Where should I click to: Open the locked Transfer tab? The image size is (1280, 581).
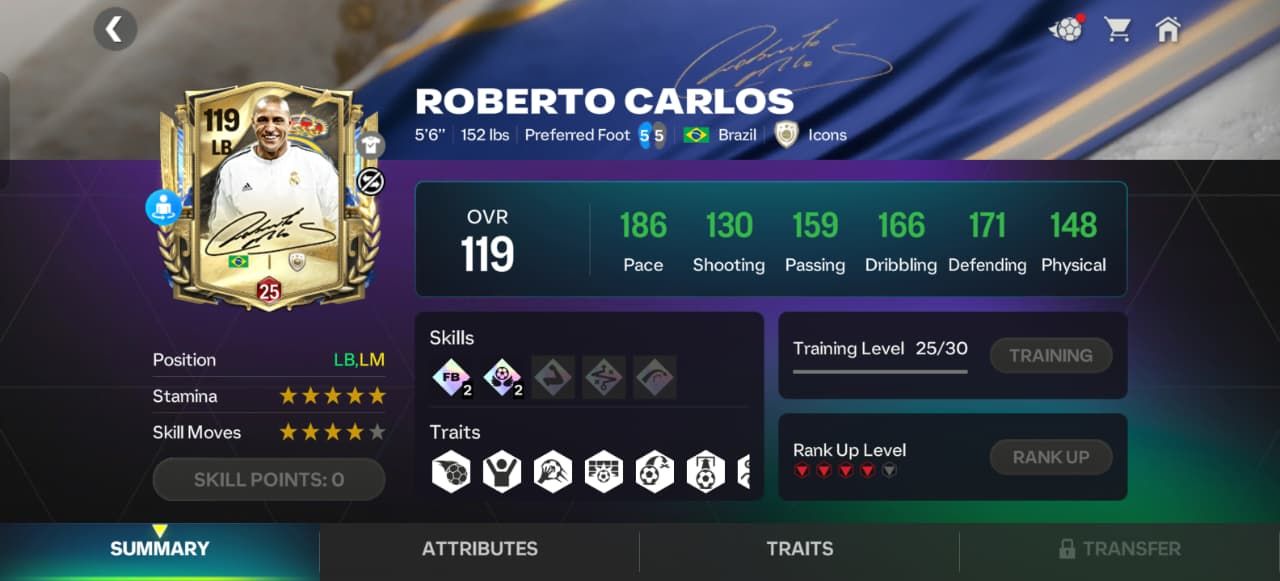point(1119,549)
